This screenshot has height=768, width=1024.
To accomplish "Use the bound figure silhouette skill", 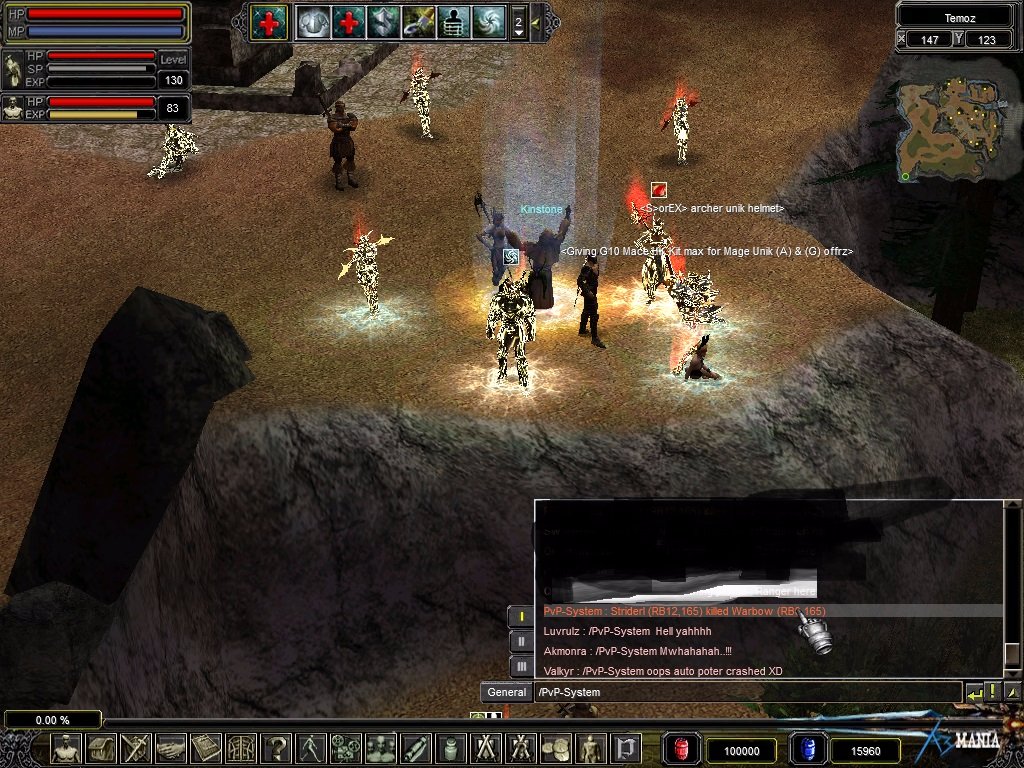I will (454, 22).
